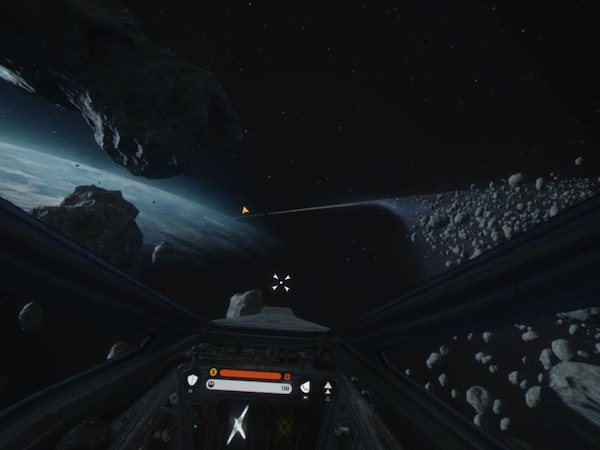Select the shield ability icon on the cockpit panel

(192, 380)
